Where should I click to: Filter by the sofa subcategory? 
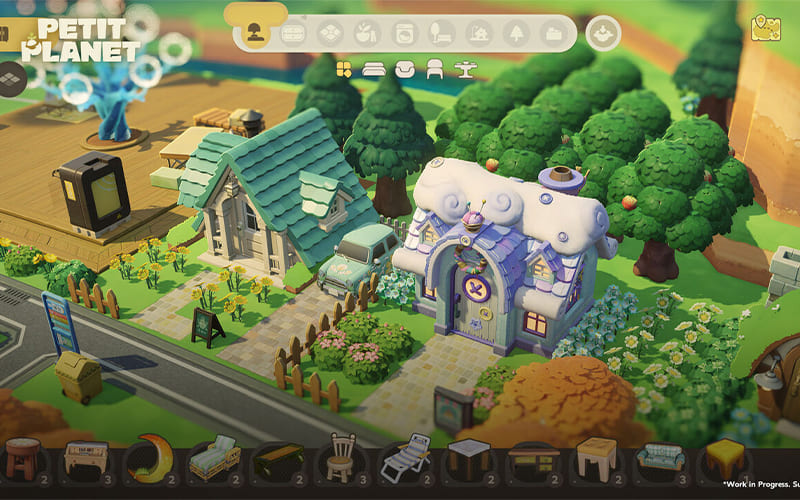[374, 69]
